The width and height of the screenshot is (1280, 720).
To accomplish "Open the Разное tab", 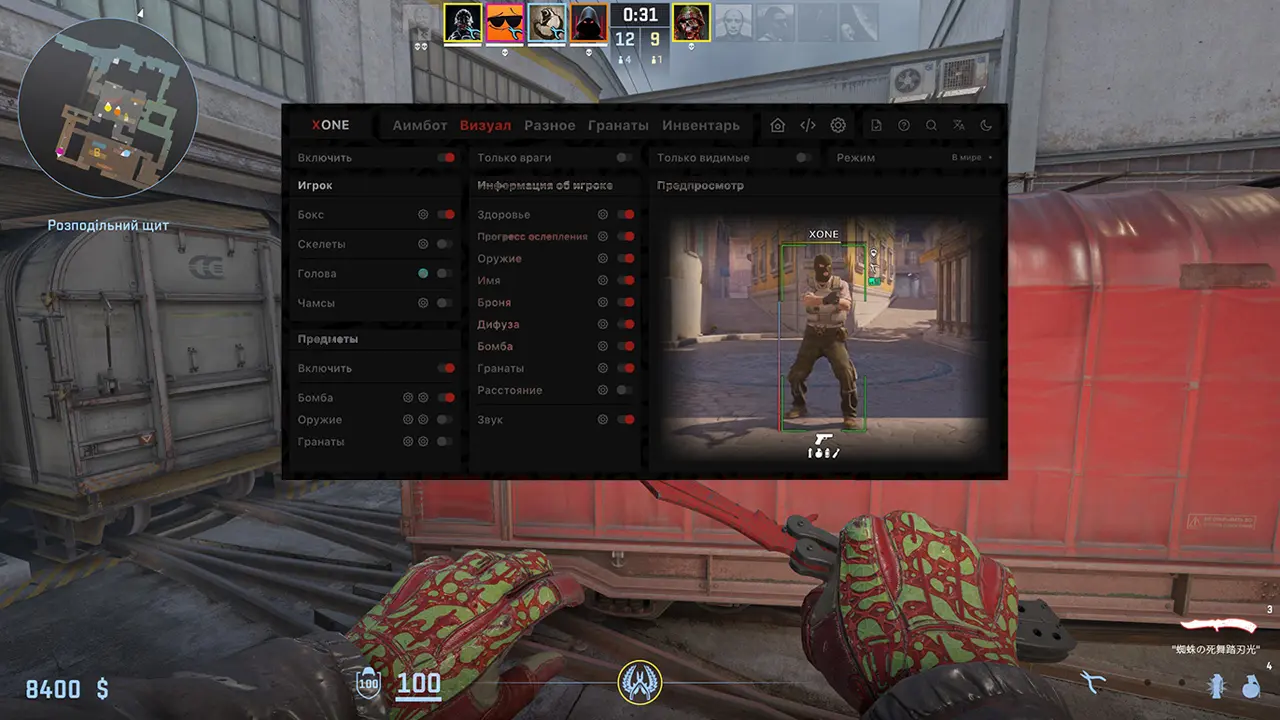I will (549, 125).
